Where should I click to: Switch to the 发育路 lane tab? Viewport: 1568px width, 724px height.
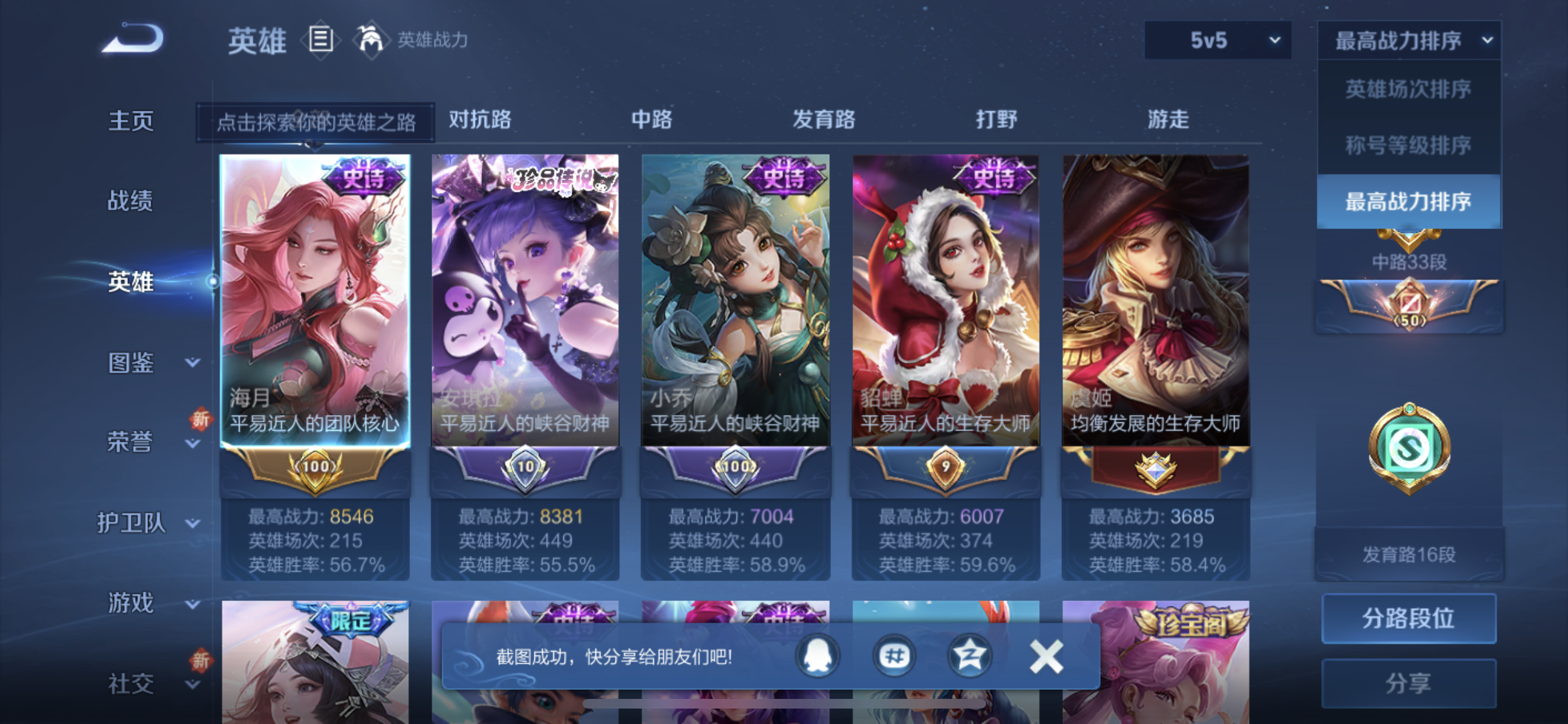(824, 120)
